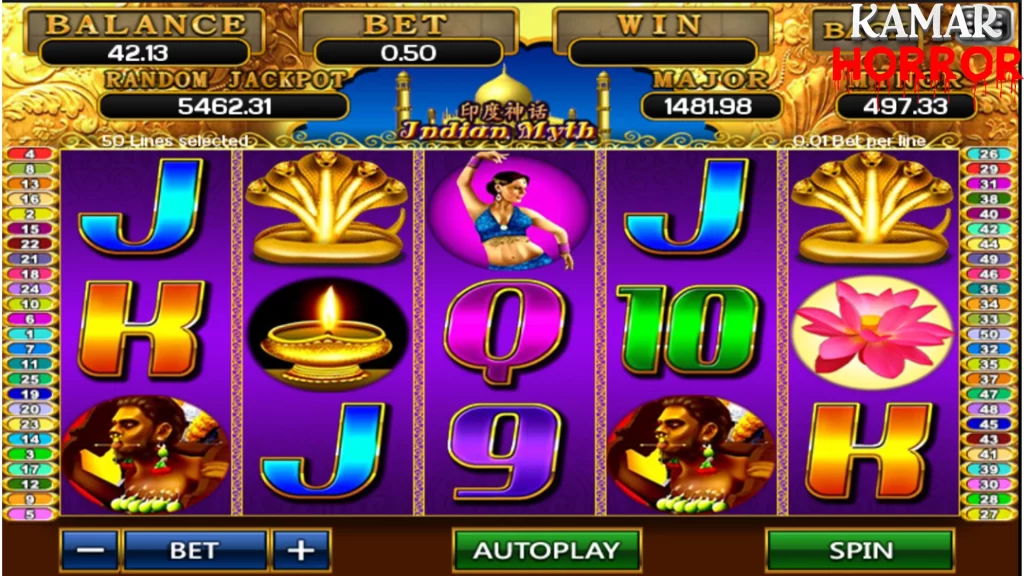This screenshot has width=1024, height=576.
Task: Select payline marker number 26
Action: (988, 154)
